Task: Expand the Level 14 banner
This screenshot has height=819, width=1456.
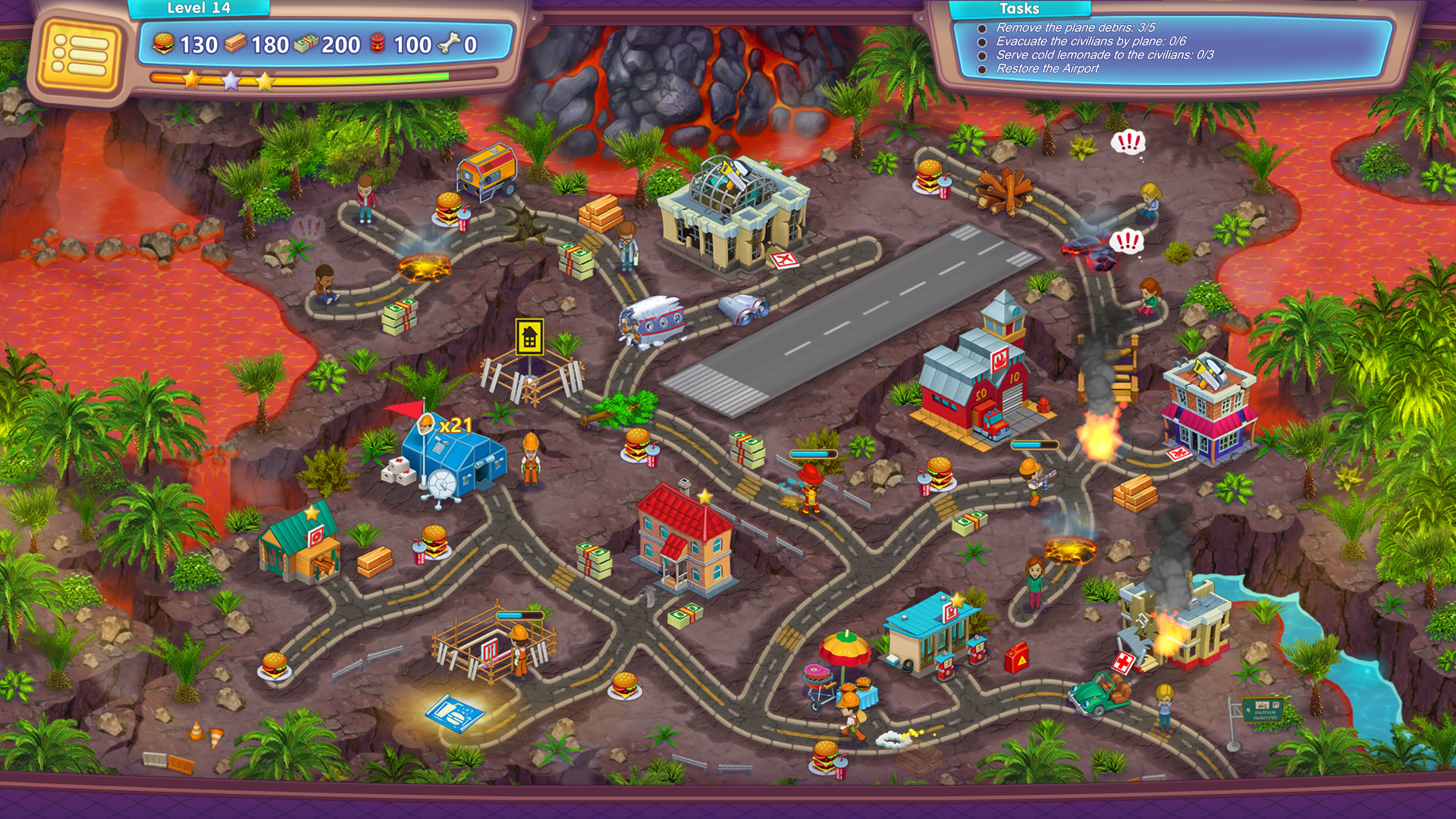Action: [199, 8]
